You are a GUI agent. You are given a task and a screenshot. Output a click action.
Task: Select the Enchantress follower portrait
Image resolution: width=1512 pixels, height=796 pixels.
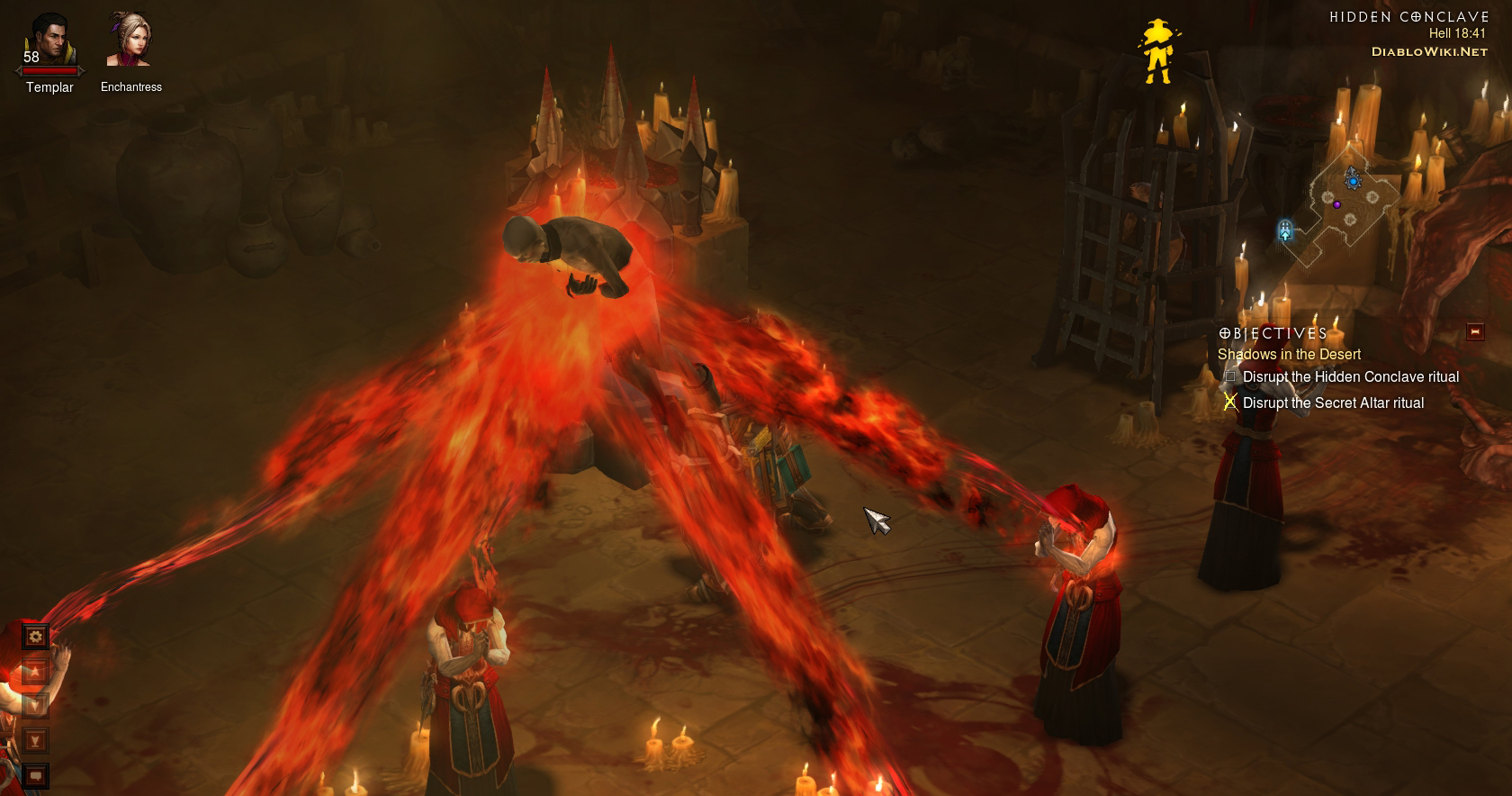click(x=130, y=41)
